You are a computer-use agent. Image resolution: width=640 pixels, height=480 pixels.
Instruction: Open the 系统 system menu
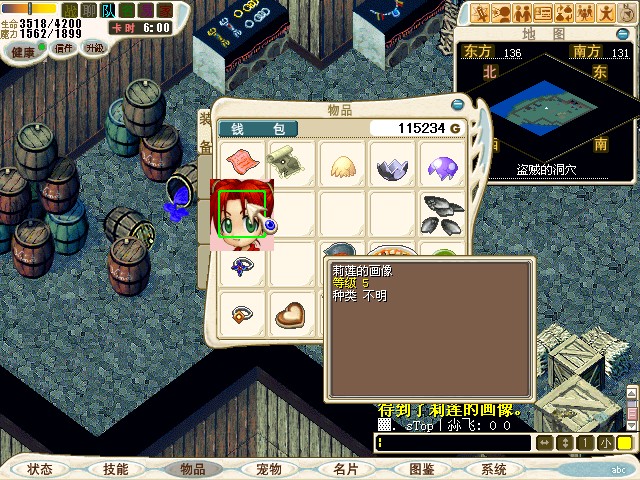[494, 469]
